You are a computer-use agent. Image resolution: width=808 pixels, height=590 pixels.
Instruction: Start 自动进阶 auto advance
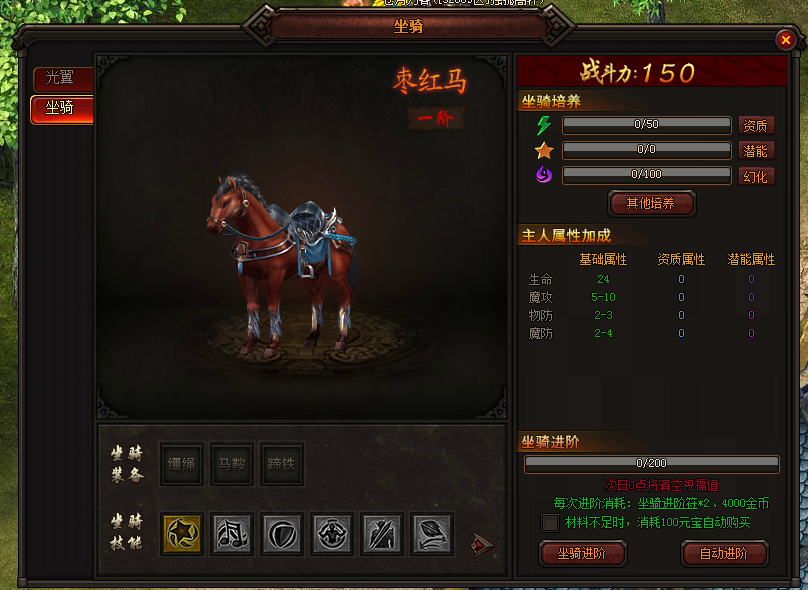pos(724,553)
